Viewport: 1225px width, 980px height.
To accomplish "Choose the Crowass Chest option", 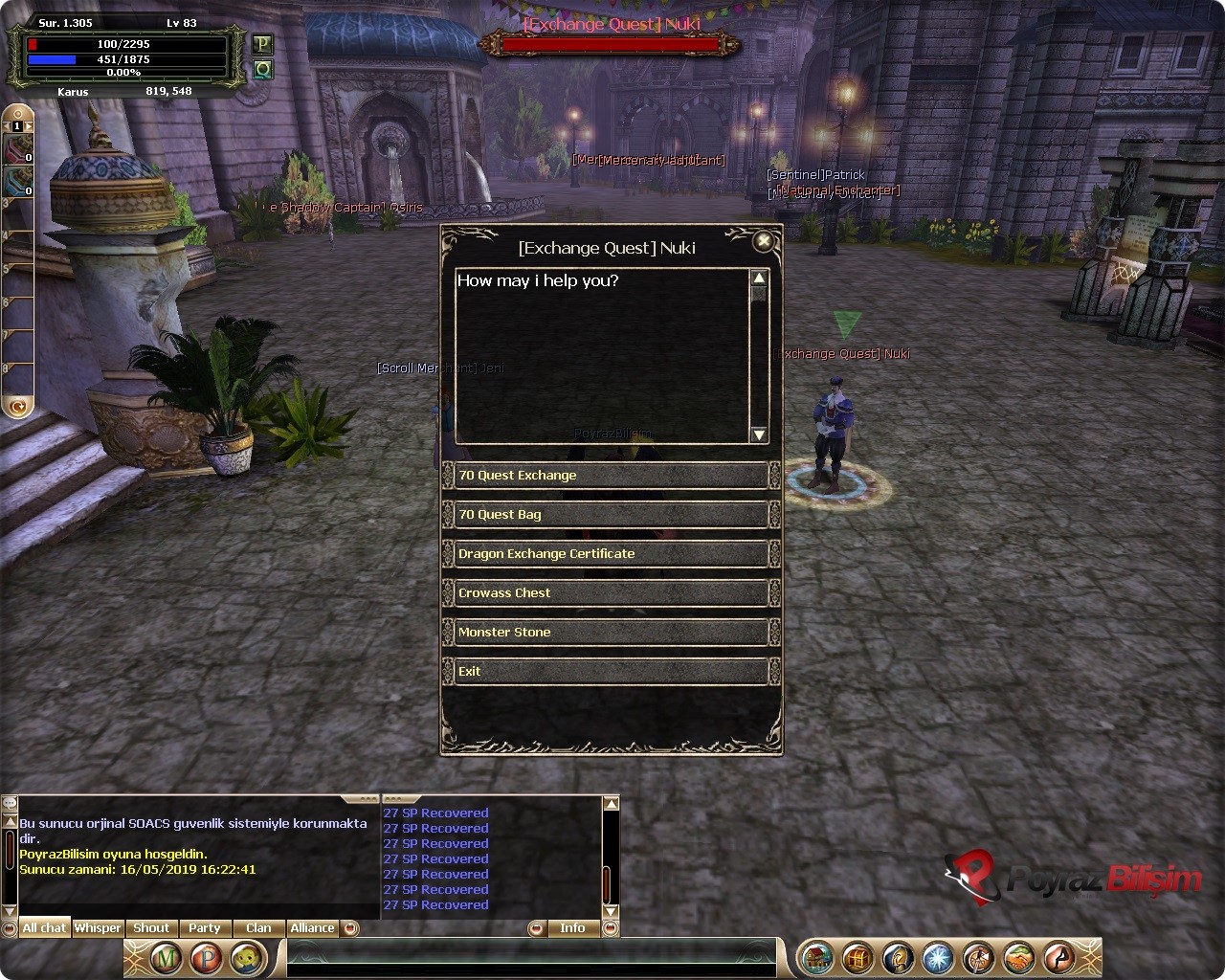I will point(611,593).
